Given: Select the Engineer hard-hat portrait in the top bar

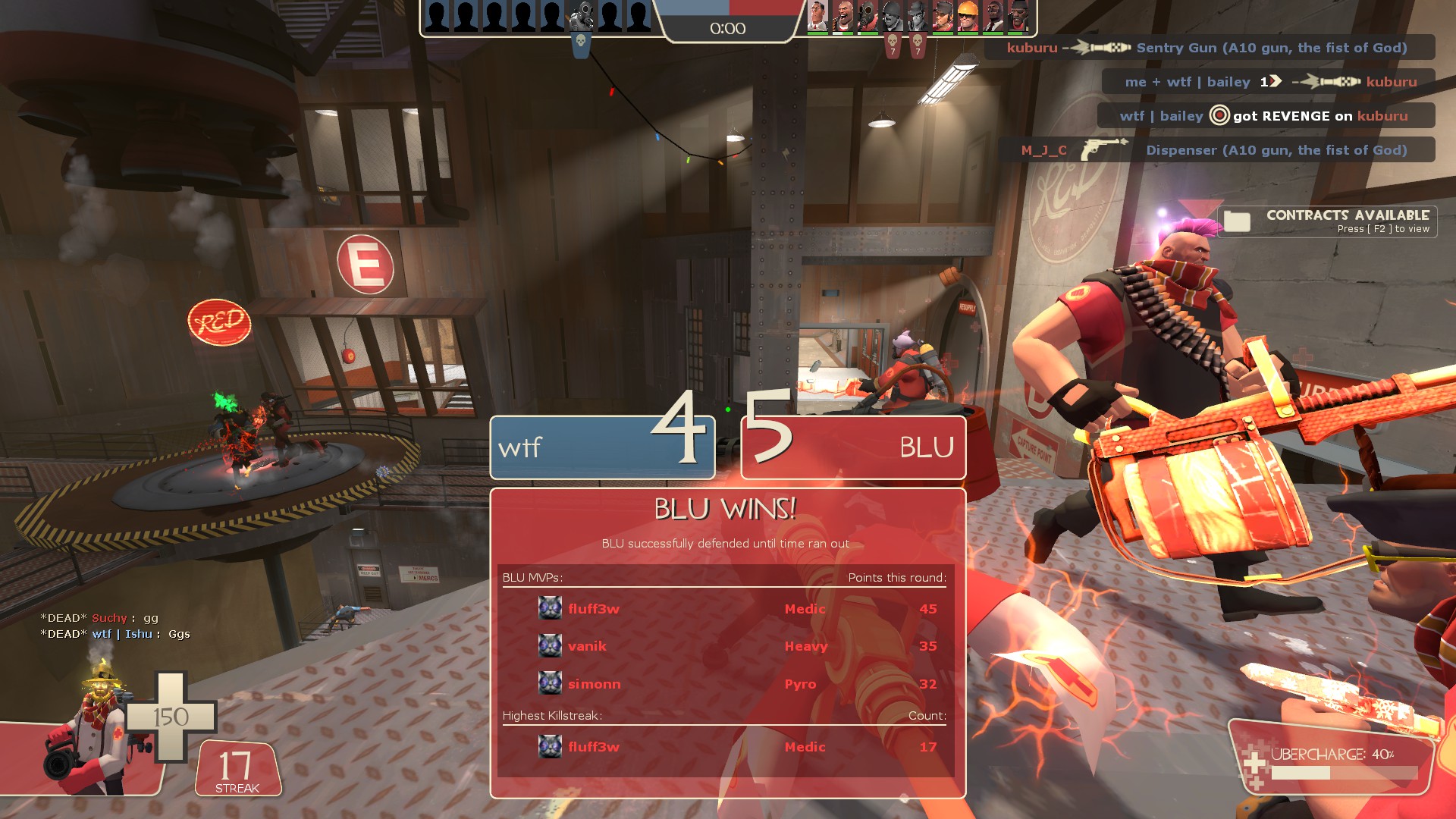Looking at the screenshot, I should 968,17.
